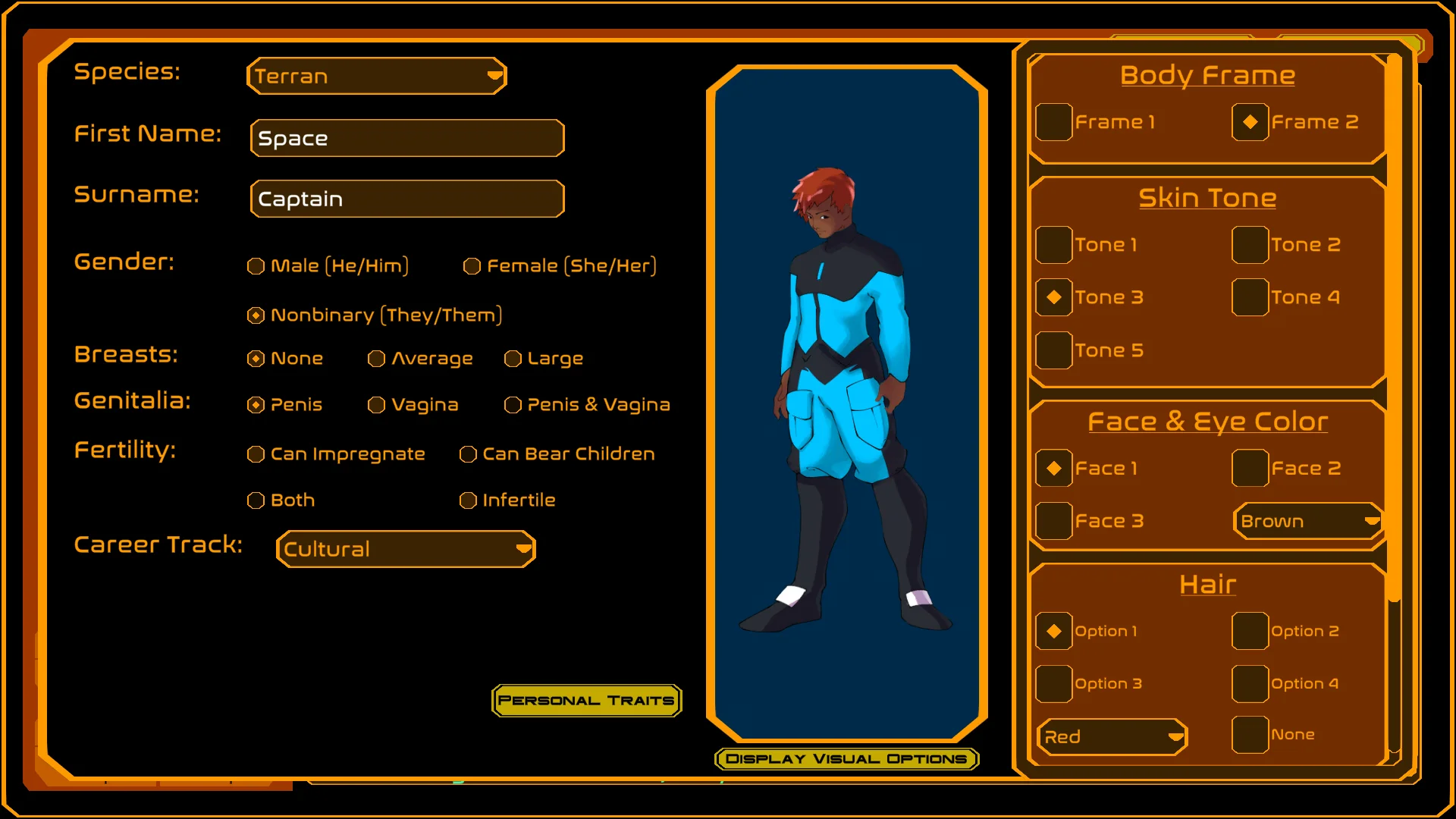Open the Career Track dropdown
This screenshot has width=1456, height=819.
pos(406,549)
